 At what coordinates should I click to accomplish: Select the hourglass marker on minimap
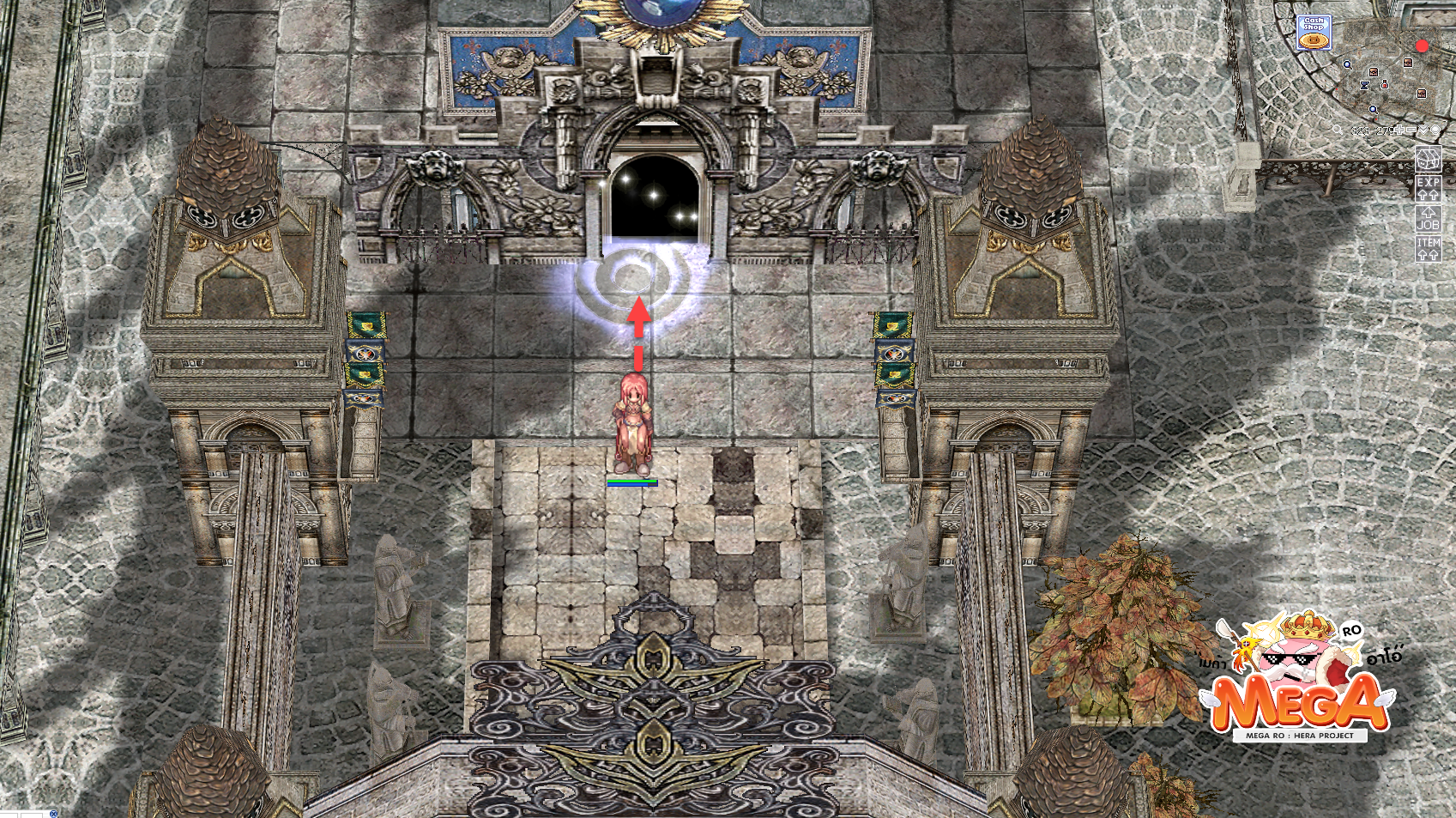point(1364,85)
